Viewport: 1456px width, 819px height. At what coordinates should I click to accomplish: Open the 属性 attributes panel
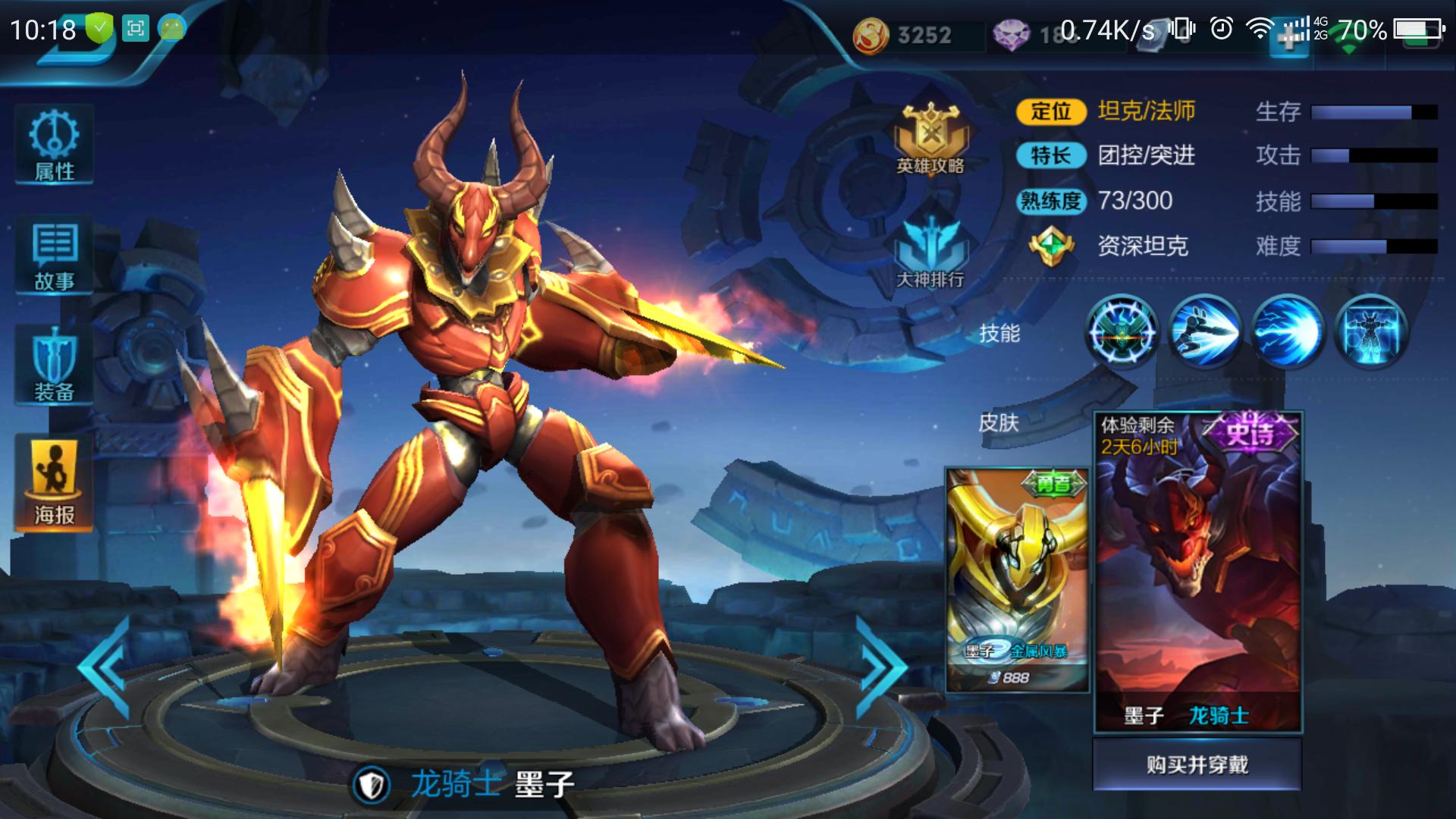click(54, 146)
